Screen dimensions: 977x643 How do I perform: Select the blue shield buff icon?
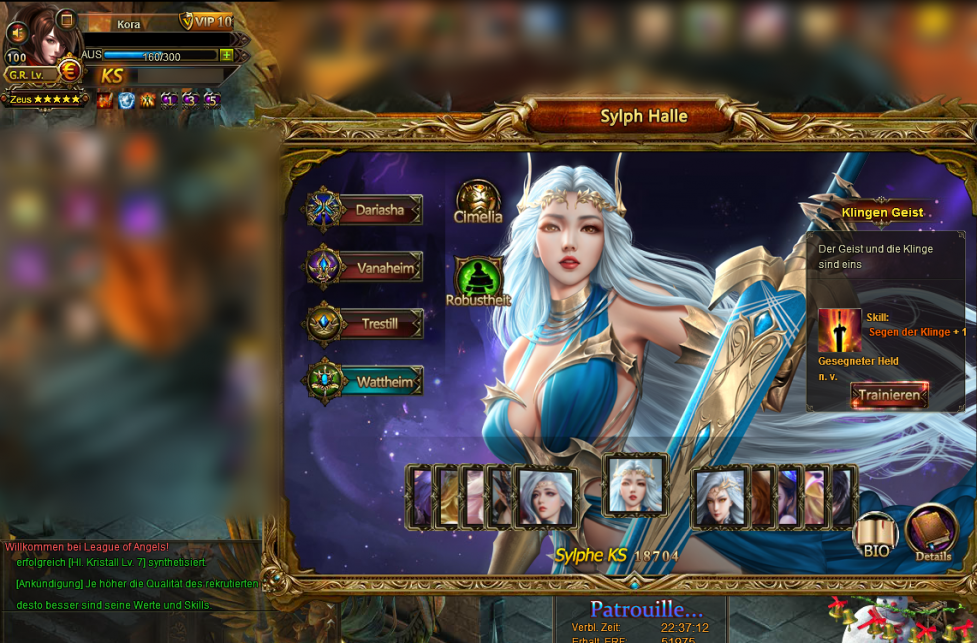click(127, 100)
